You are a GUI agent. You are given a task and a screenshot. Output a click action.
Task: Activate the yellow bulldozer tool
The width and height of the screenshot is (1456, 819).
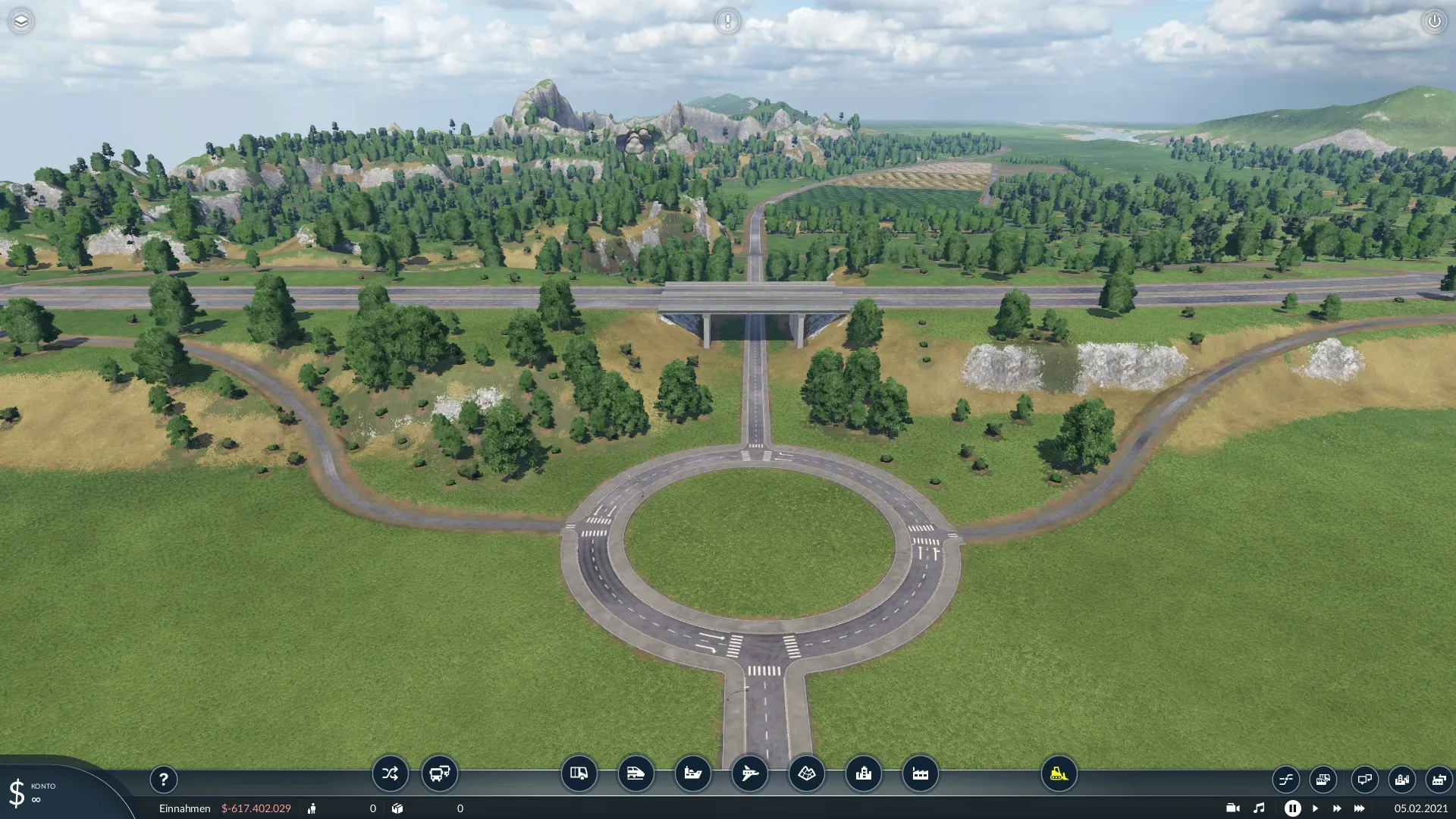click(x=1059, y=773)
